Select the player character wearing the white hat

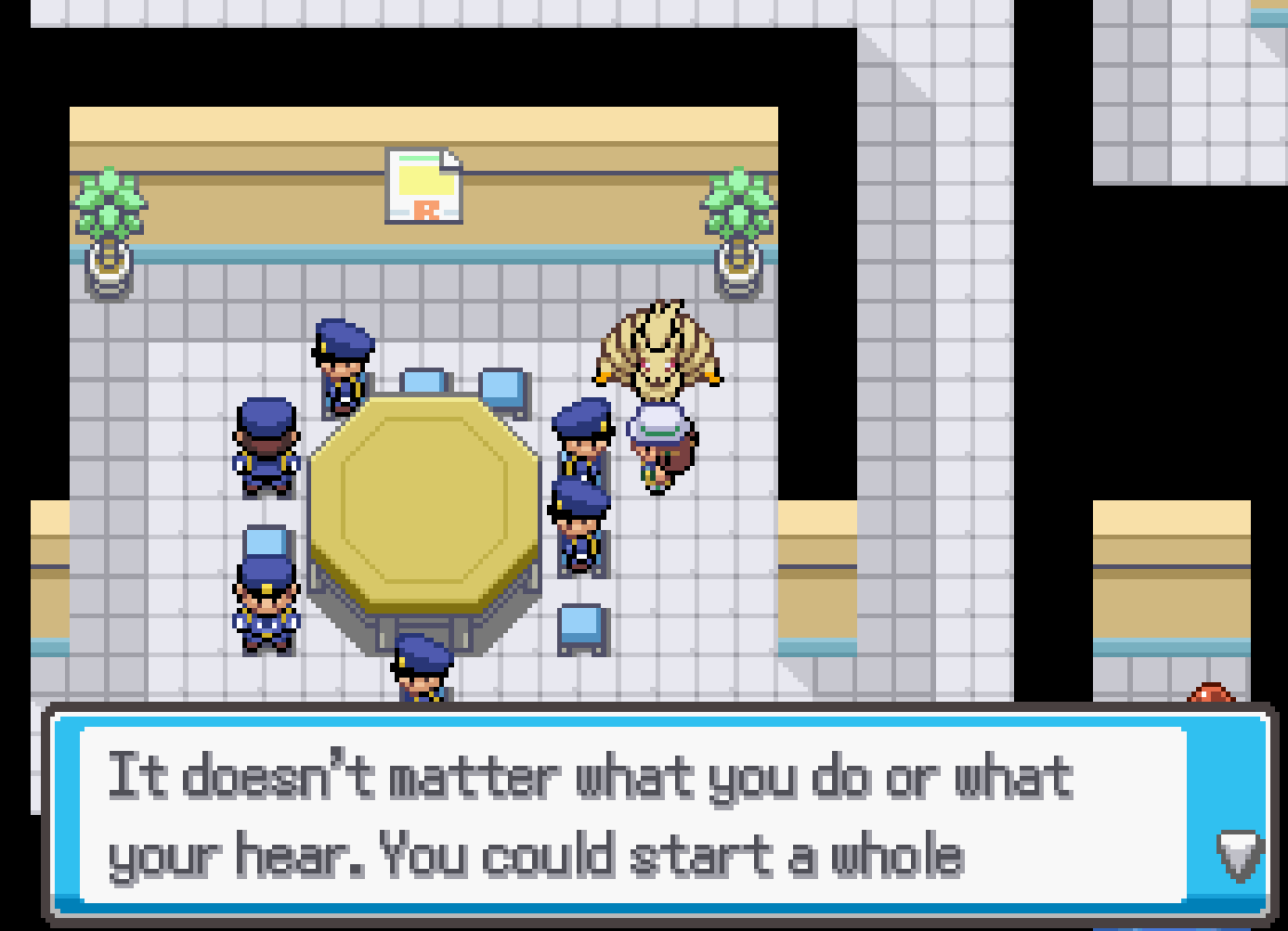[x=660, y=446]
